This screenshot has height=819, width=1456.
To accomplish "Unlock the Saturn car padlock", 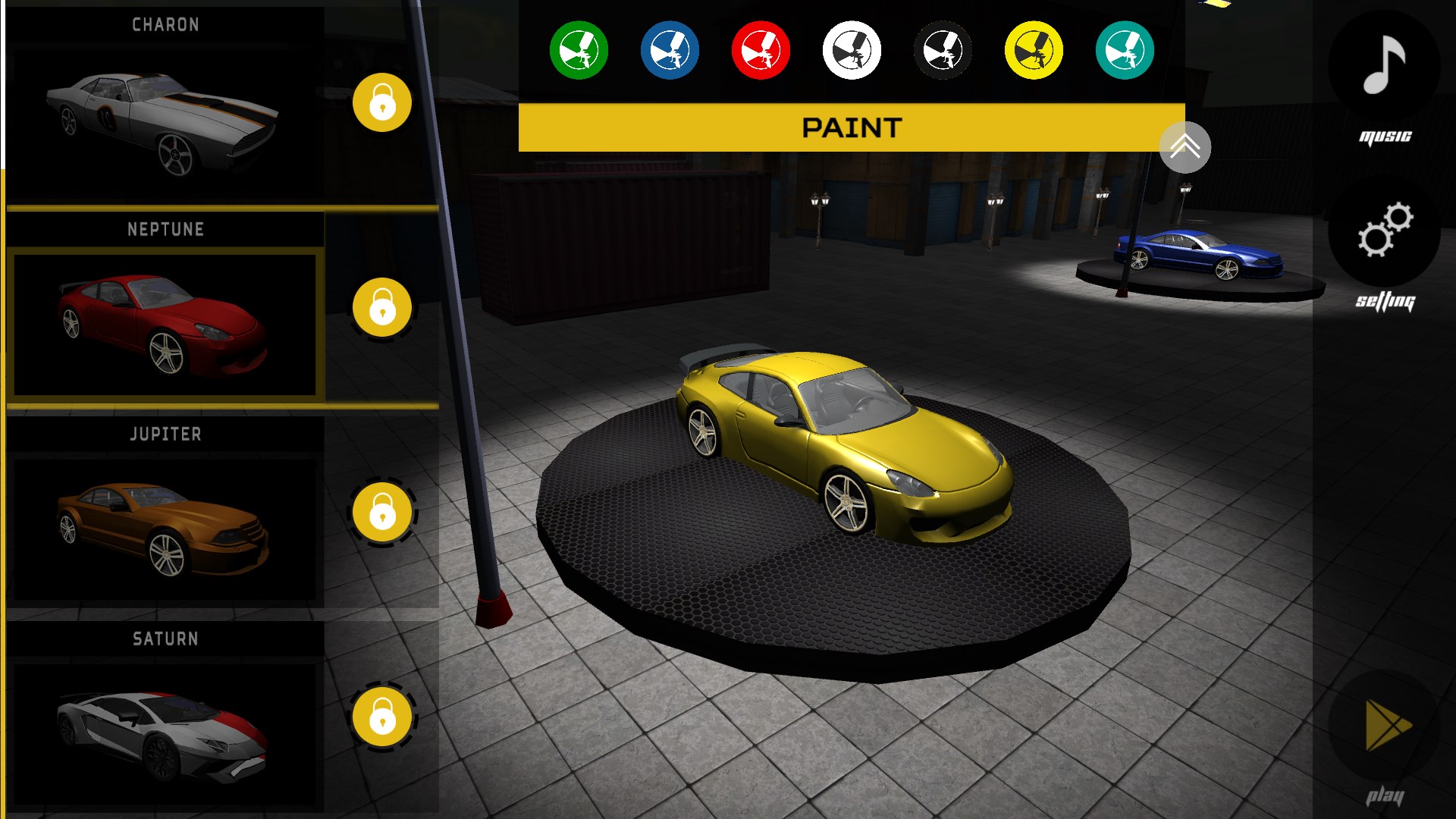I will (381, 717).
